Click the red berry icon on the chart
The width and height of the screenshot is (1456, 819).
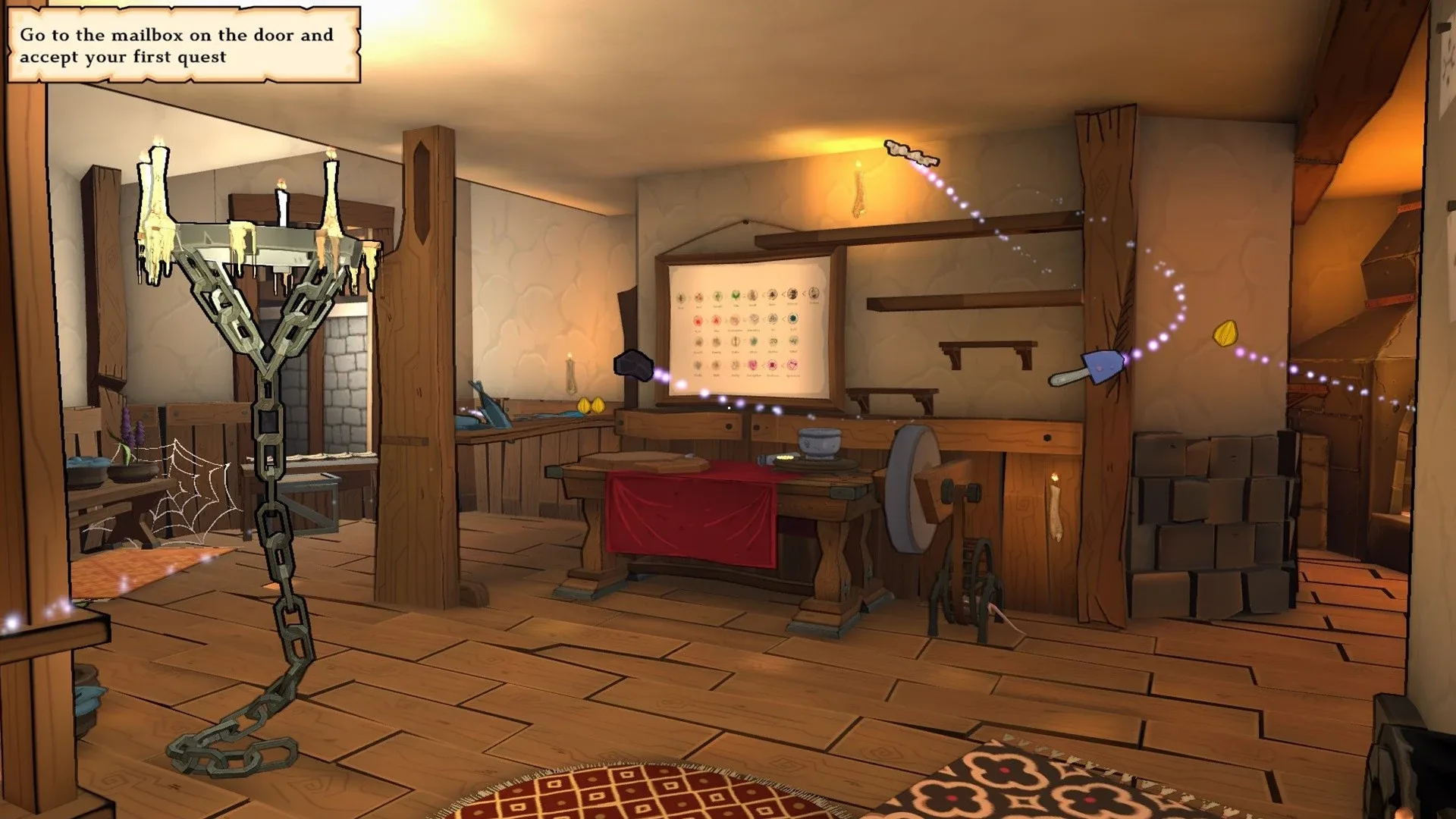tap(698, 321)
